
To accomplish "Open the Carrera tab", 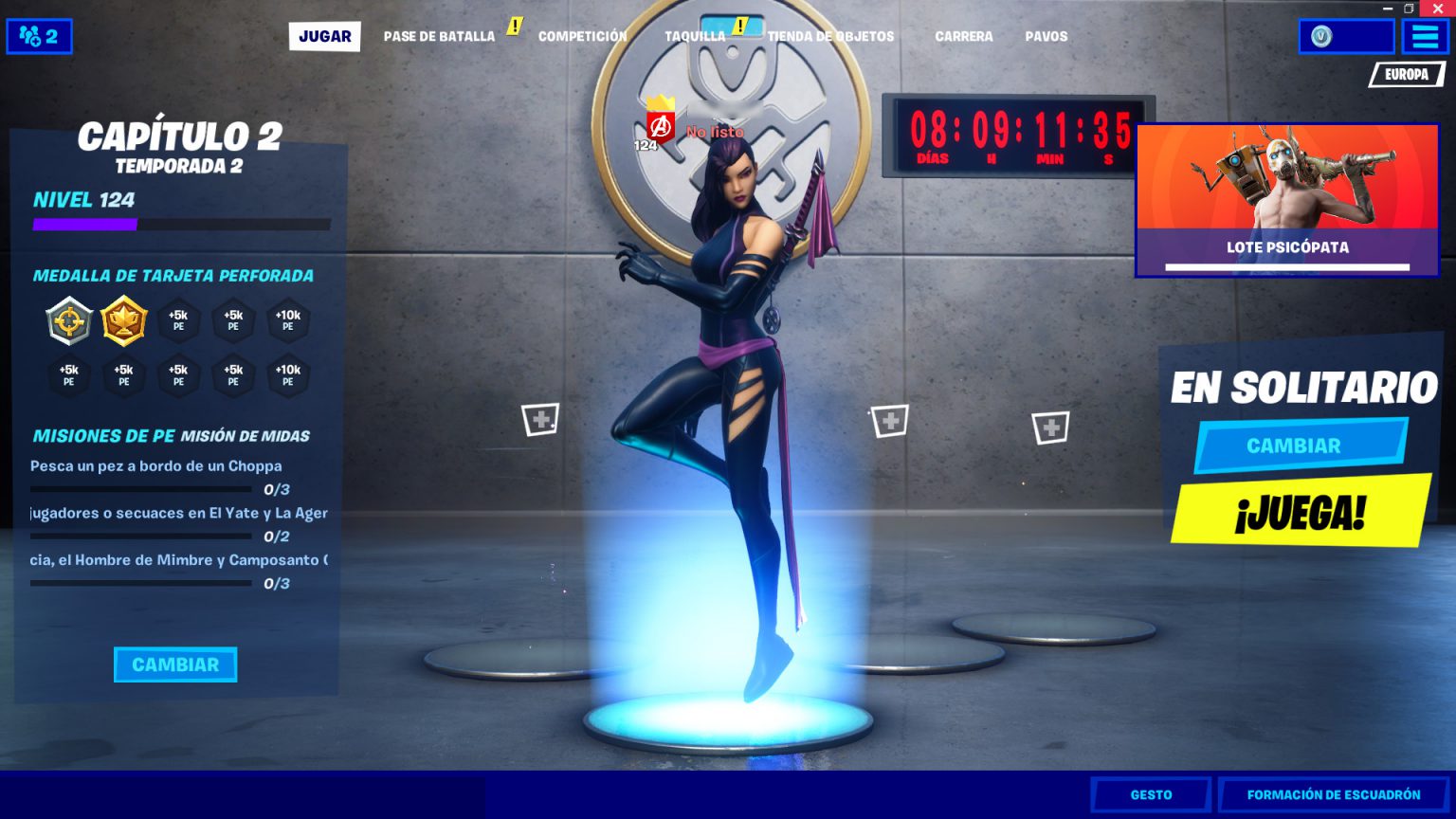I will pyautogui.click(x=963, y=36).
